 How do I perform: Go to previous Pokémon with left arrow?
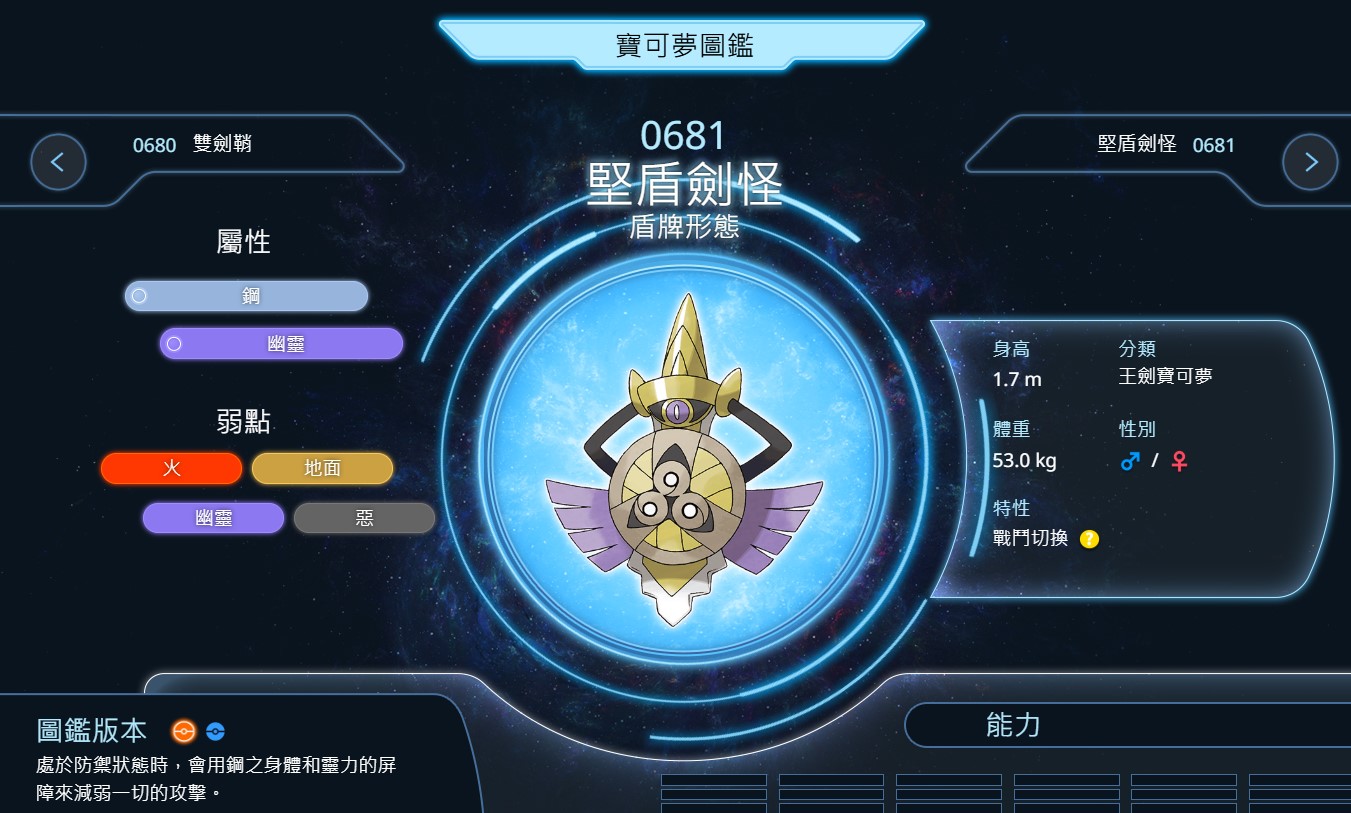(58, 161)
